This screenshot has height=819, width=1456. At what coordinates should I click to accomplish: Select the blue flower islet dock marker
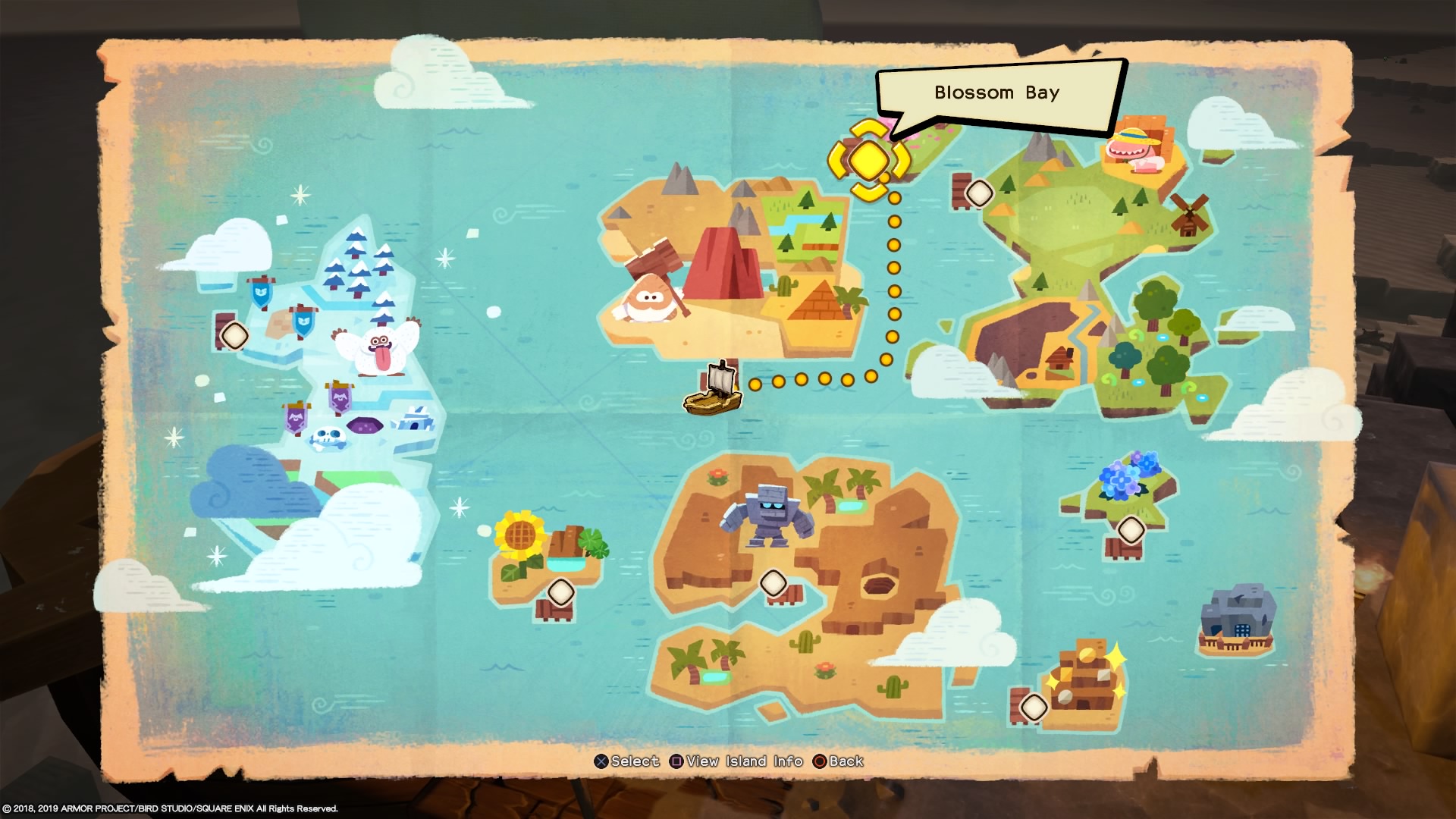pyautogui.click(x=1131, y=529)
